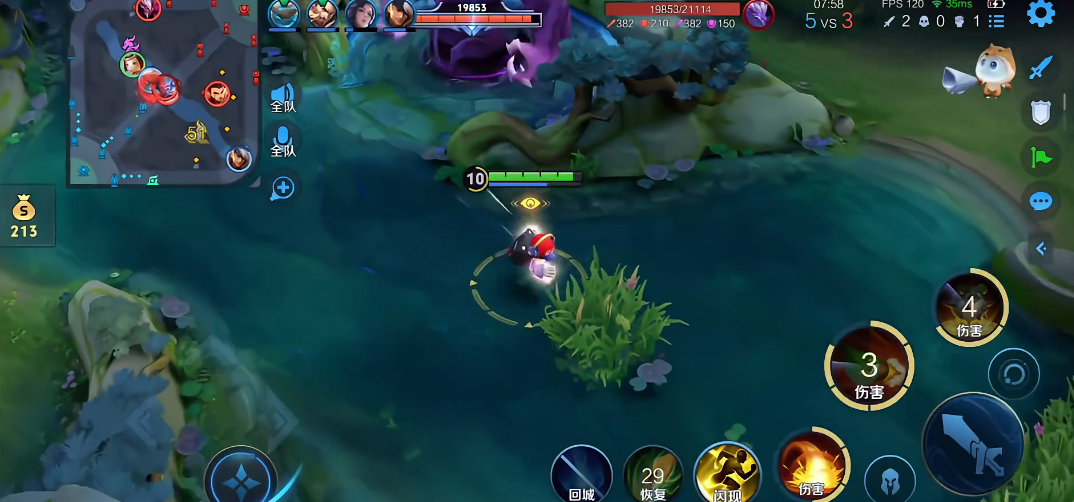Send the sword attack signal

click(1041, 68)
